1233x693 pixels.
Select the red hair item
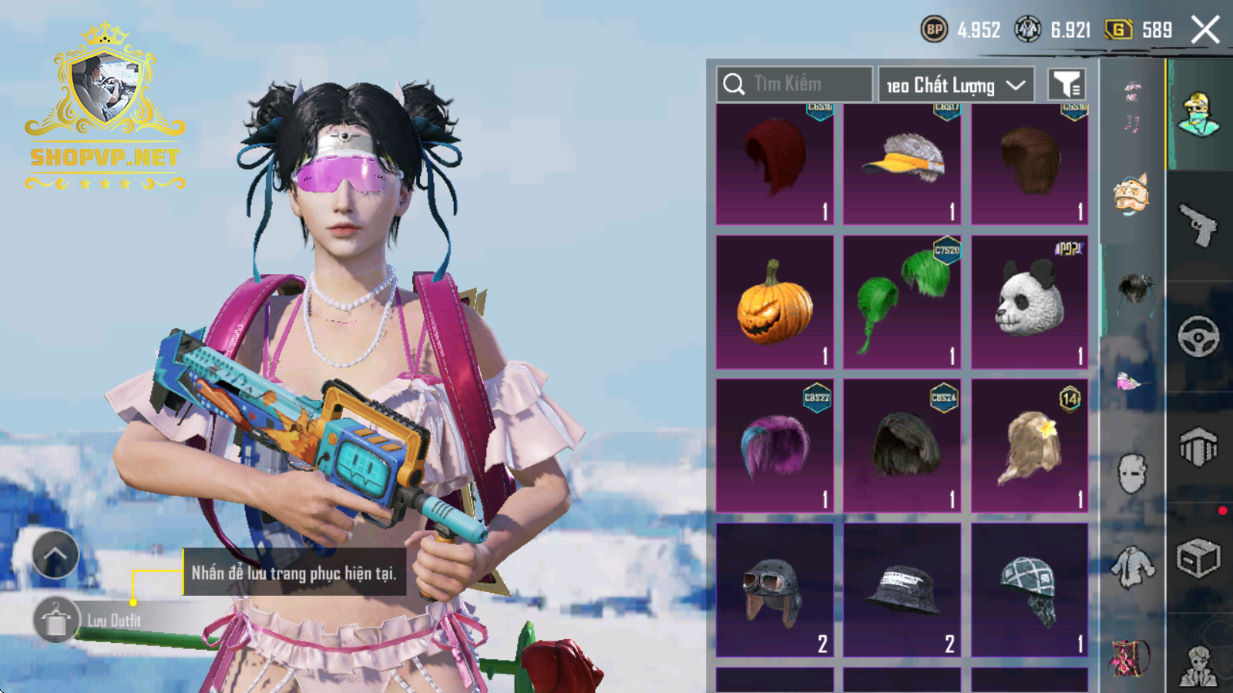(x=775, y=165)
